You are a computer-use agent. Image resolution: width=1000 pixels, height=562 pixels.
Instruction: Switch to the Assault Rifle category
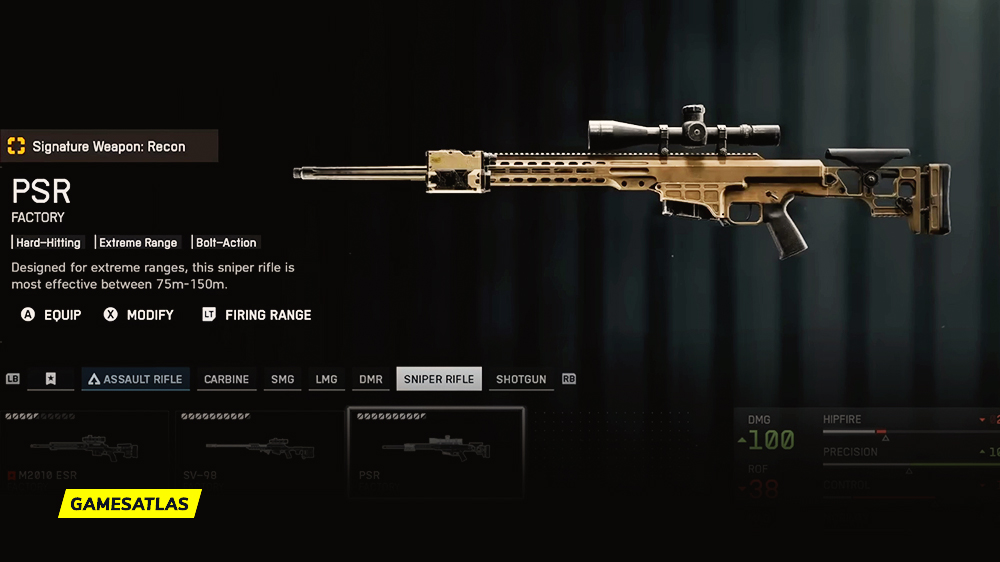click(x=135, y=380)
